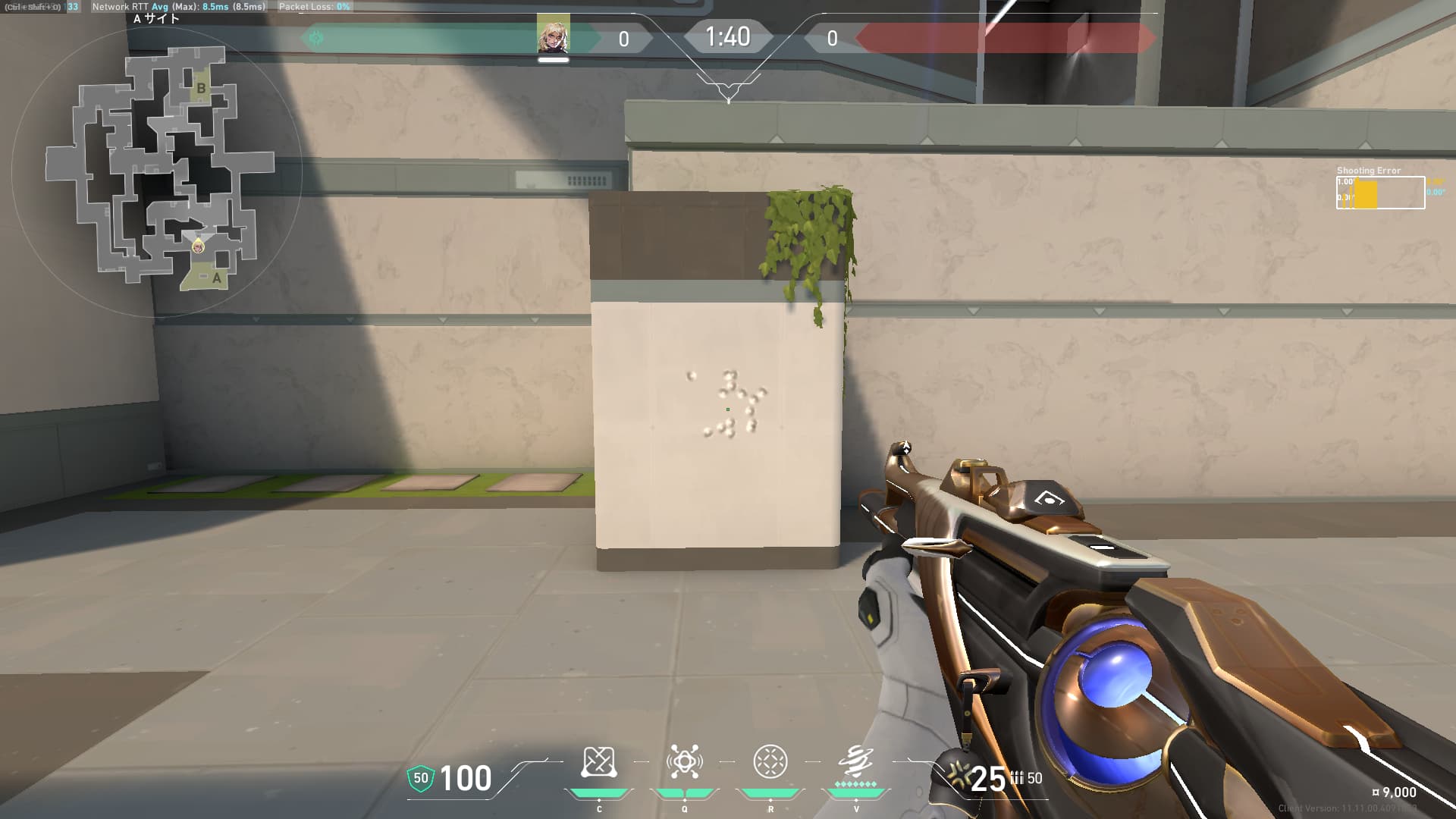Click the weapon icon beside ammo count
The image size is (1456, 819).
(955, 777)
